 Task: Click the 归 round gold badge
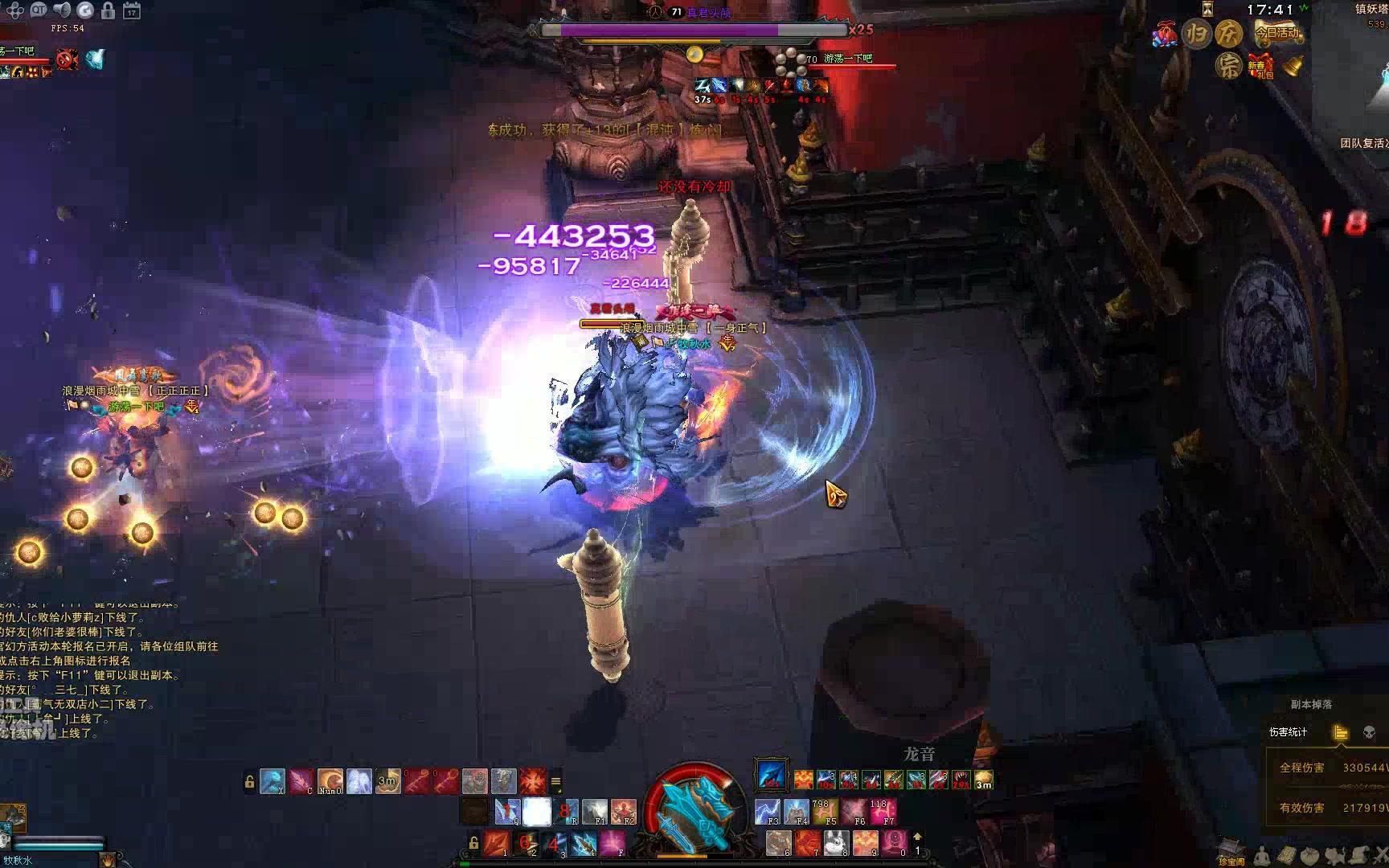(1197, 35)
